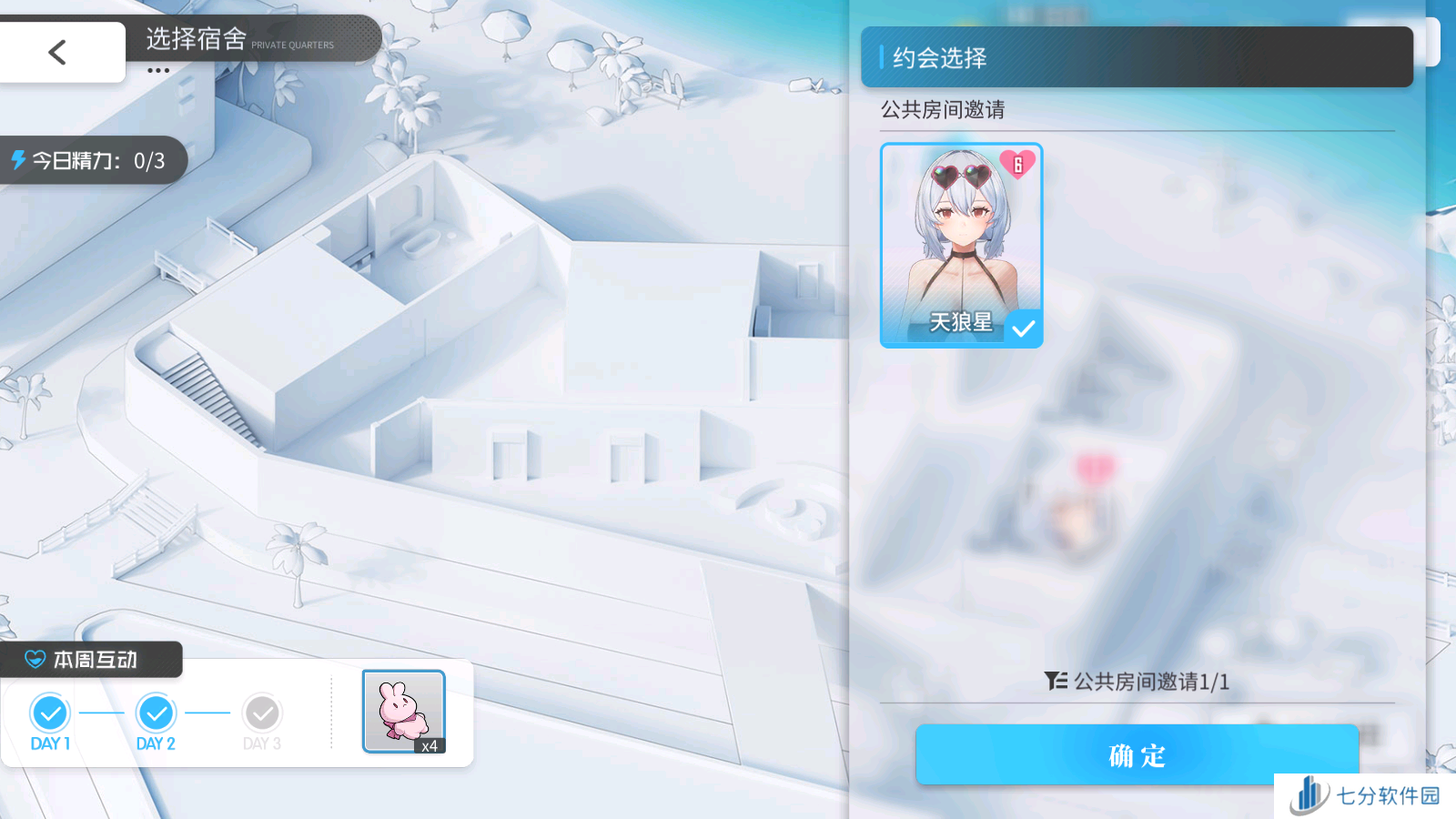Viewport: 1456px width, 819px height.
Task: Click the filter icon next to 公共房间邀请1/1
Action: pyautogui.click(x=1055, y=682)
